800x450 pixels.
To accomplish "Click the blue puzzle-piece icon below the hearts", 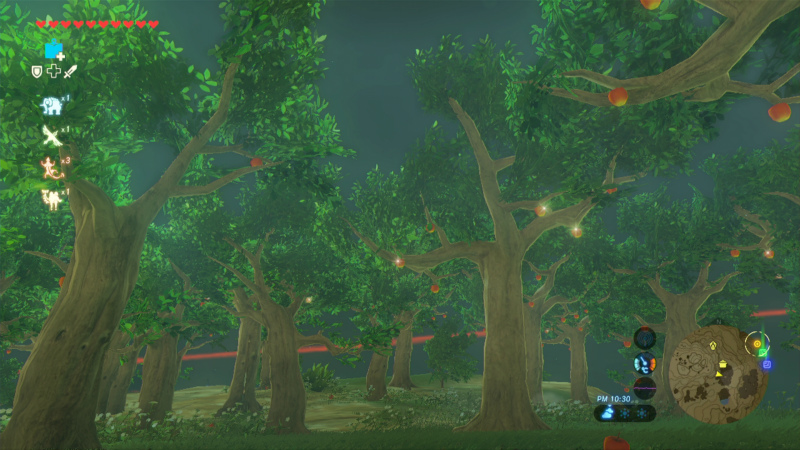I will pyautogui.click(x=53, y=50).
